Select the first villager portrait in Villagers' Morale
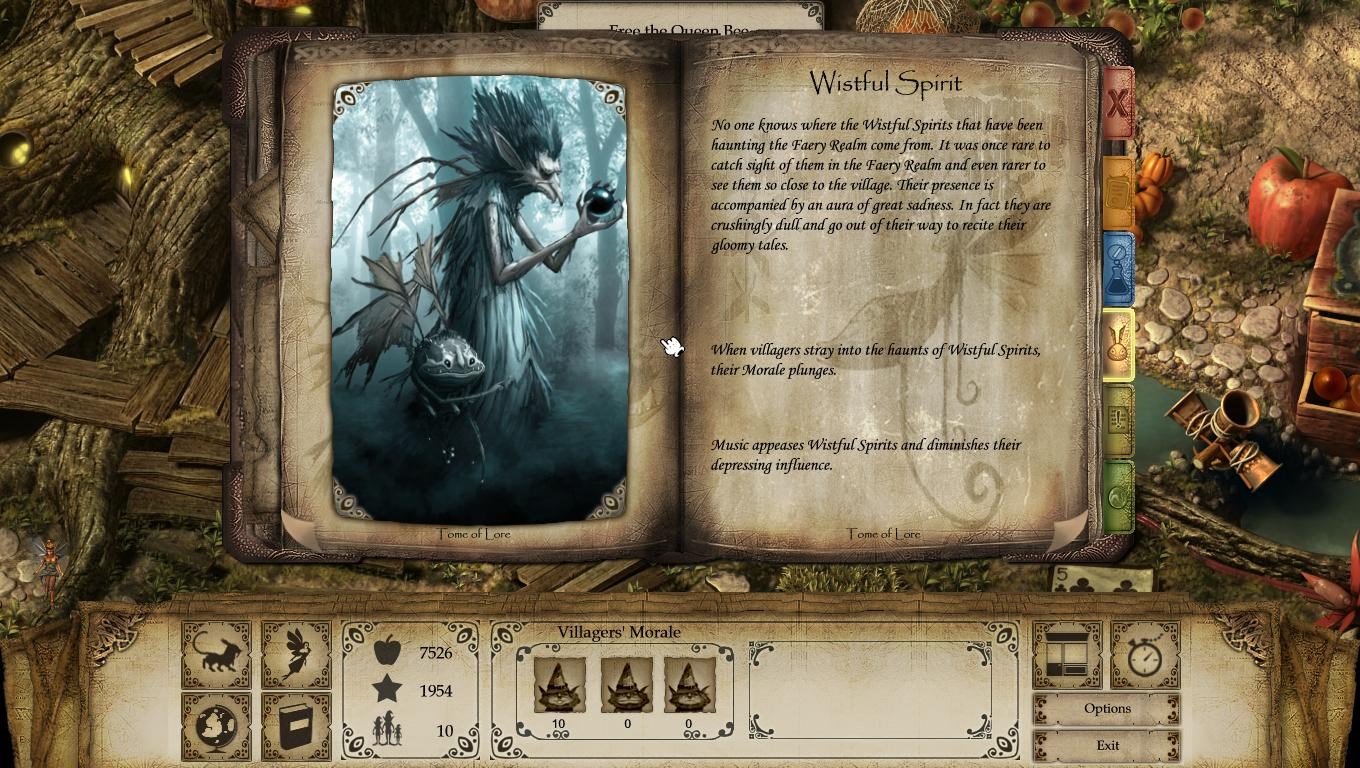The height and width of the screenshot is (768, 1360). (559, 685)
